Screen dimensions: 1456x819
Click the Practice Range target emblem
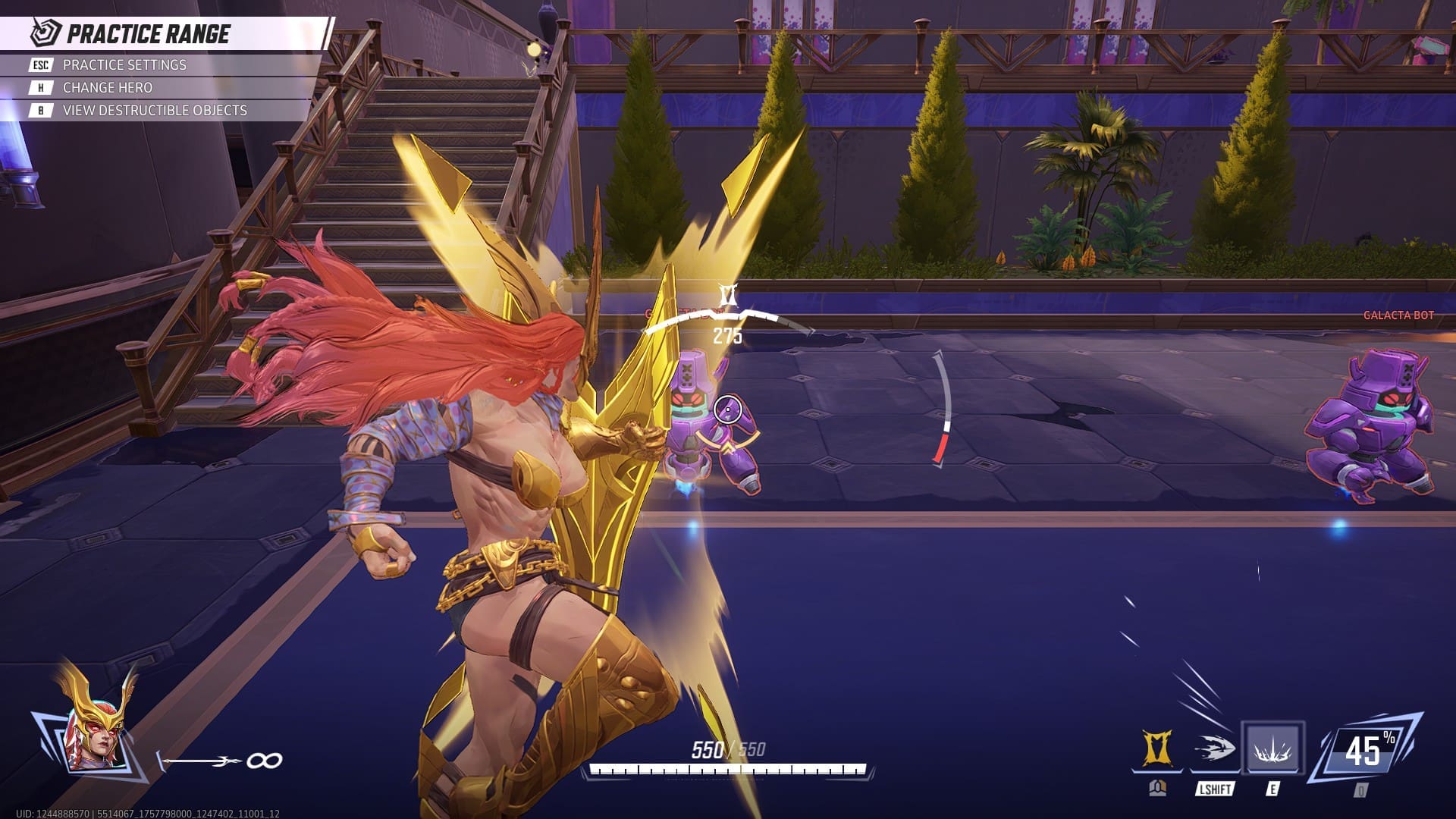tap(43, 33)
